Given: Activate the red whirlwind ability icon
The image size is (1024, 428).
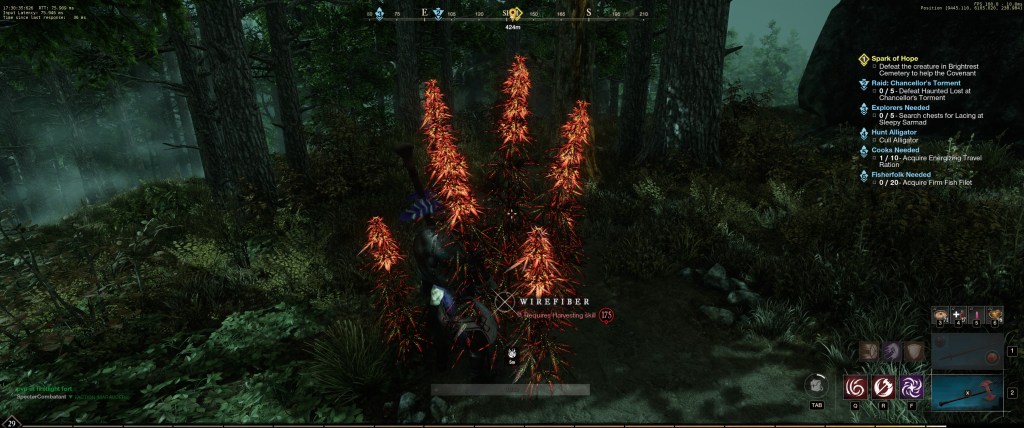Looking at the screenshot, I should coord(856,386).
